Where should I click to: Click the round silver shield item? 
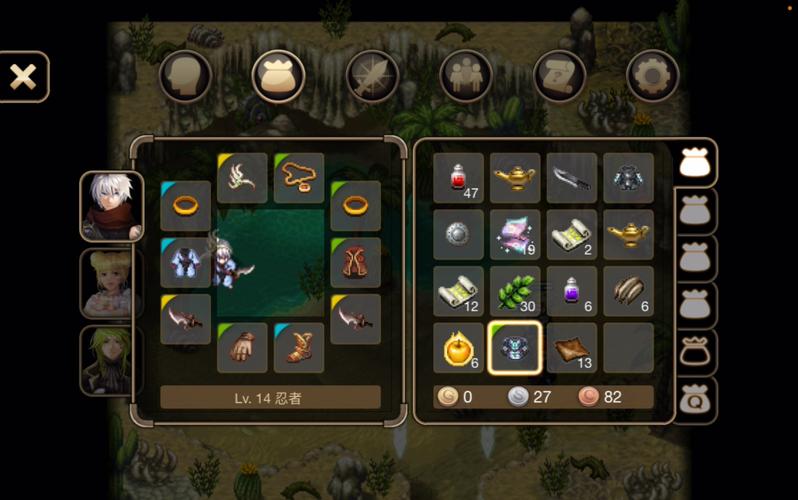tap(459, 235)
